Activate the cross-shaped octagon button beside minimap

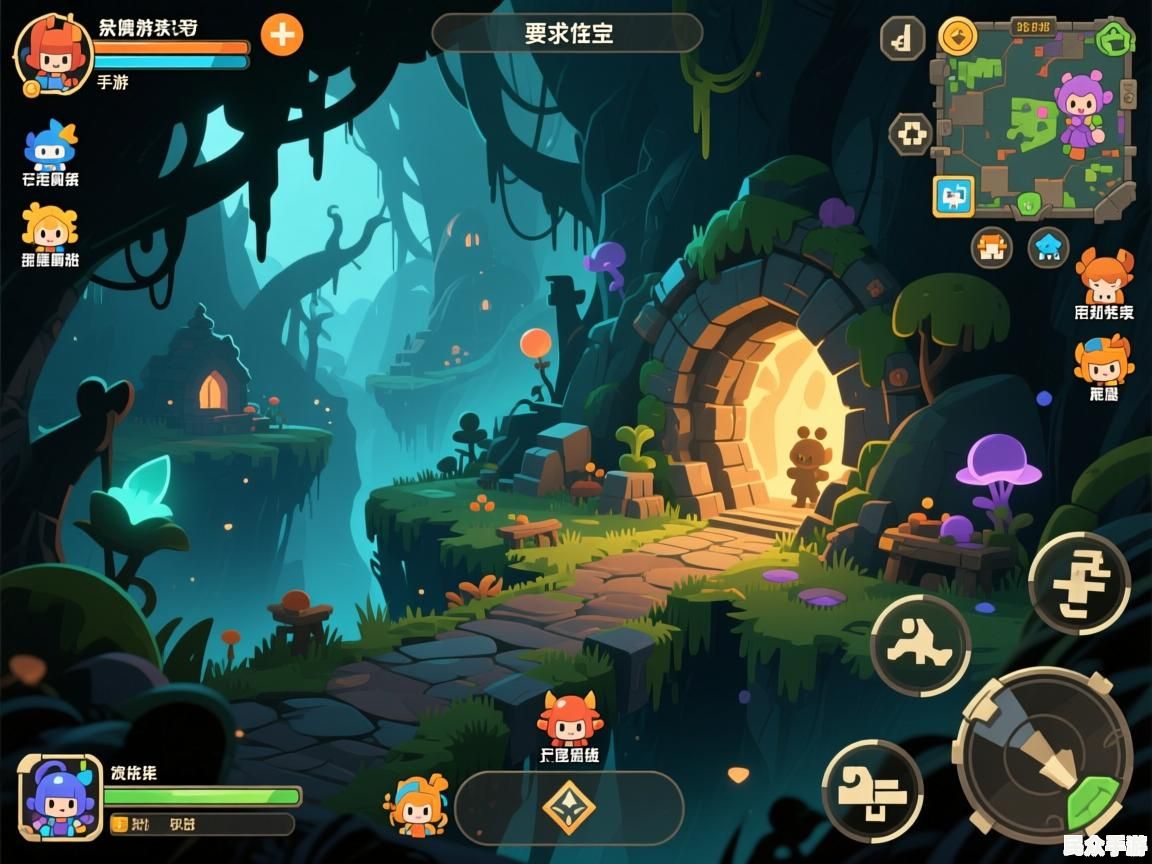pos(911,134)
